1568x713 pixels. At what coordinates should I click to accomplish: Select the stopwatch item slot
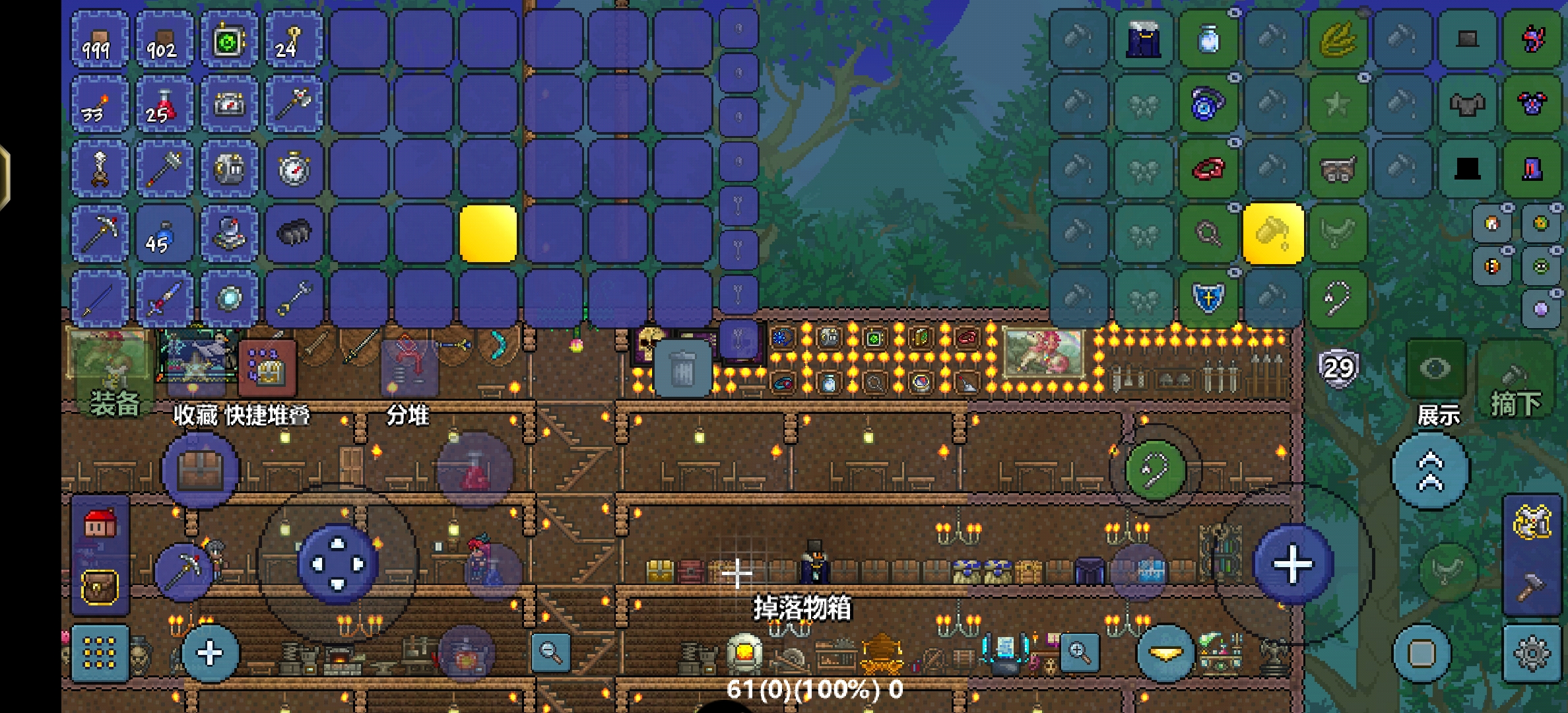(294, 169)
